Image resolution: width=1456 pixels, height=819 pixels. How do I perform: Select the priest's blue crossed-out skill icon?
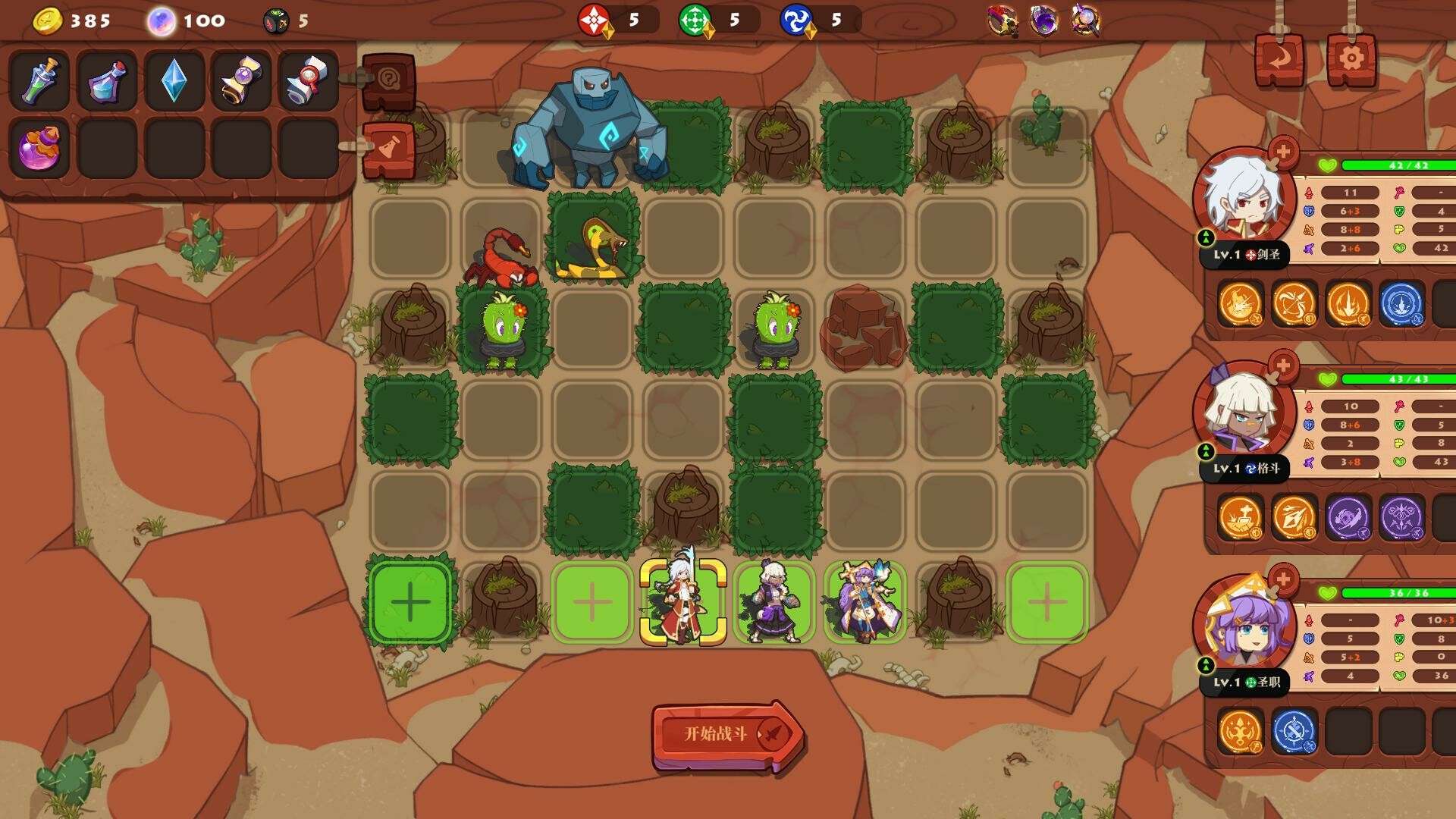pyautogui.click(x=1294, y=731)
